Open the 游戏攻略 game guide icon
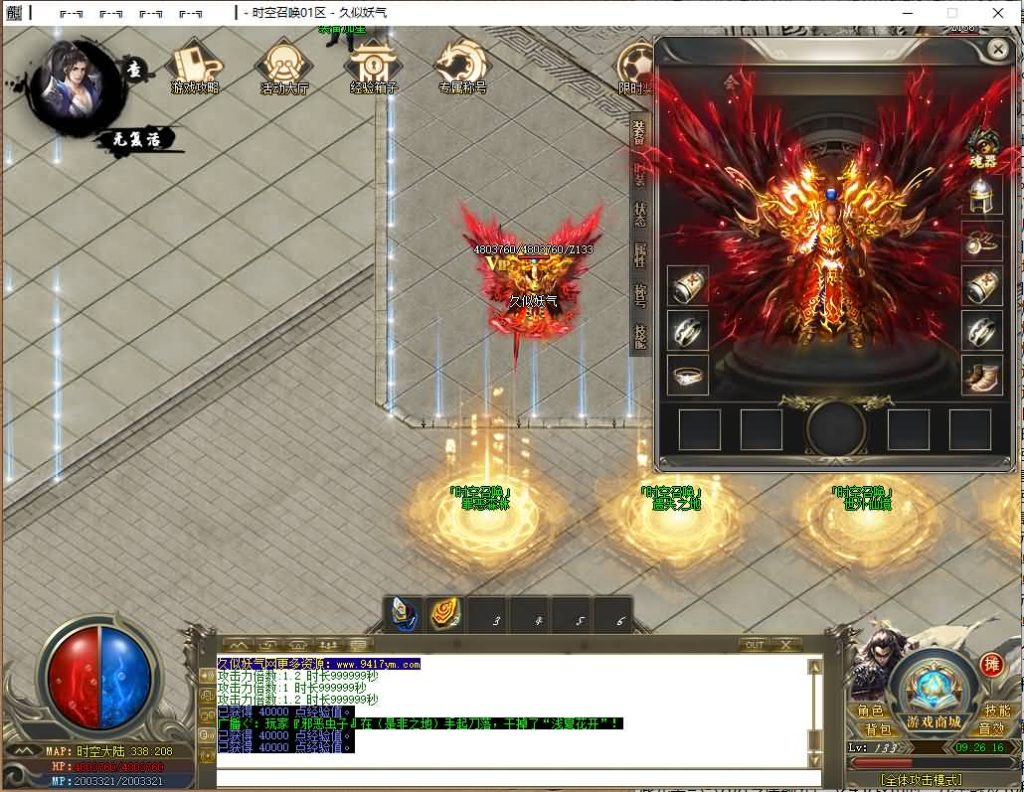 pos(195,67)
